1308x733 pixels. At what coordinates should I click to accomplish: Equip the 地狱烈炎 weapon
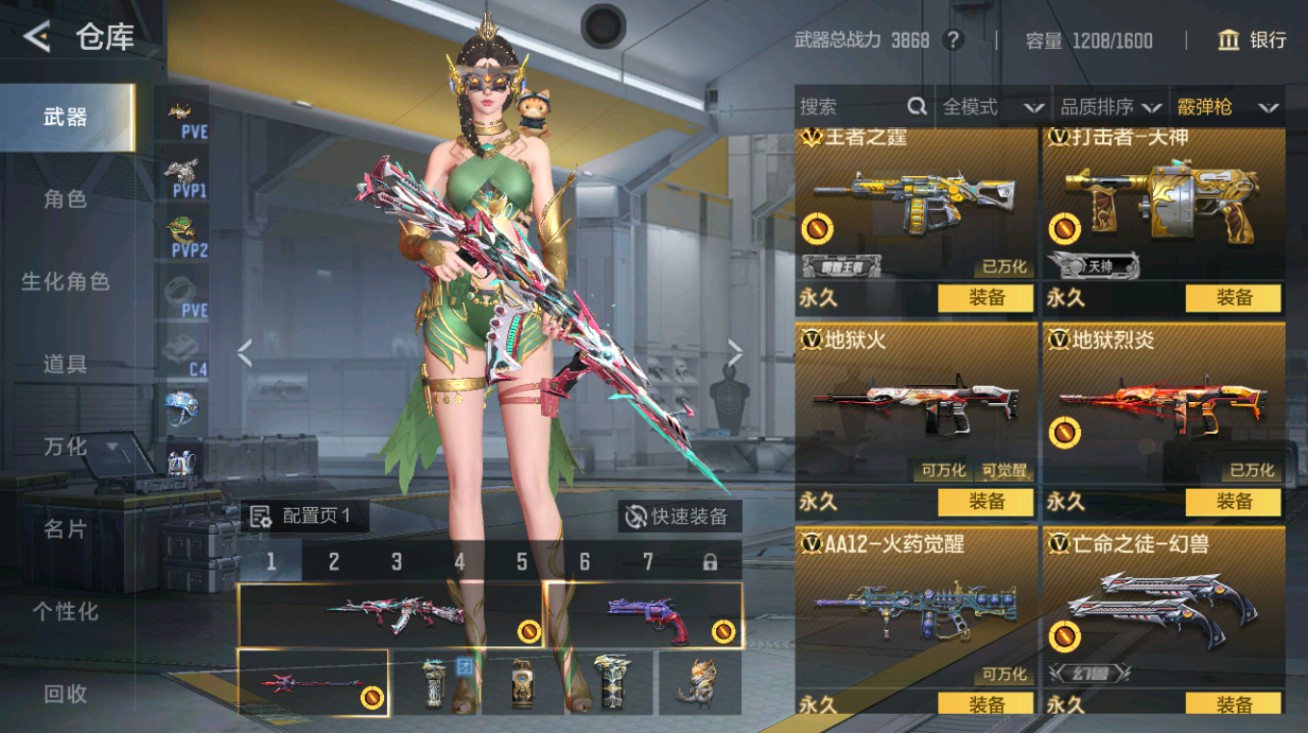1233,502
